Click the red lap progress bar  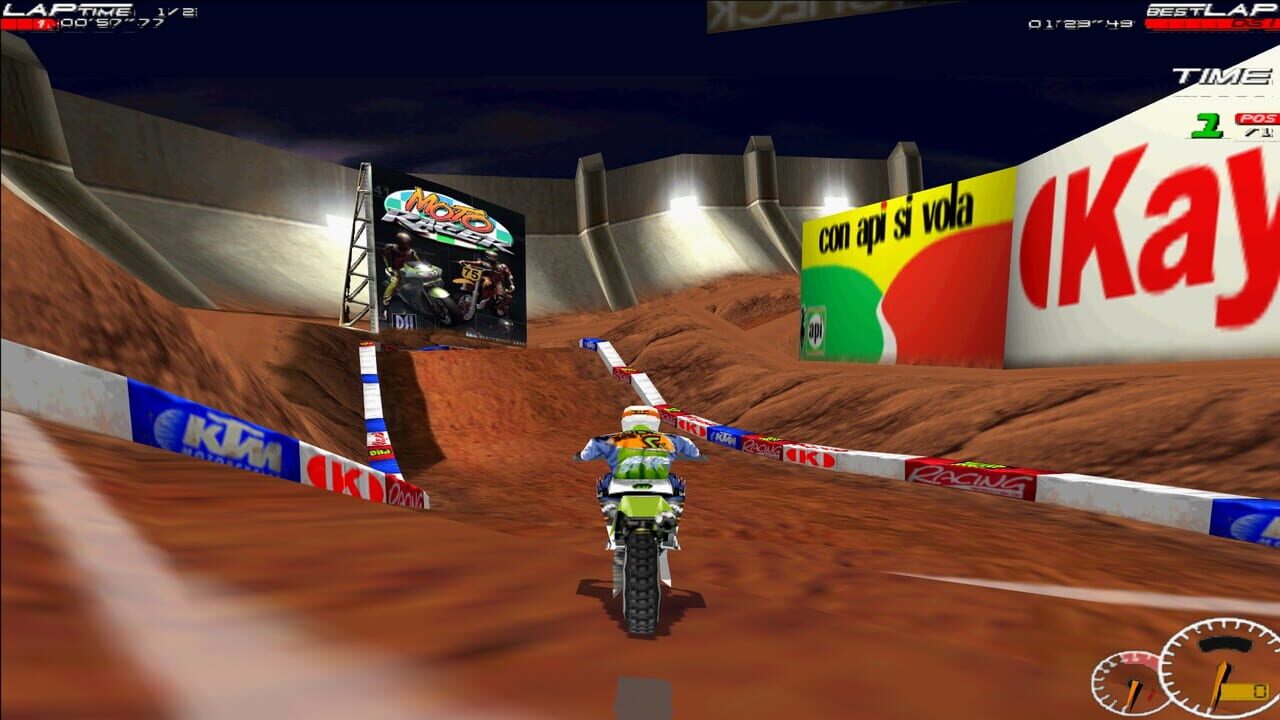[30, 24]
